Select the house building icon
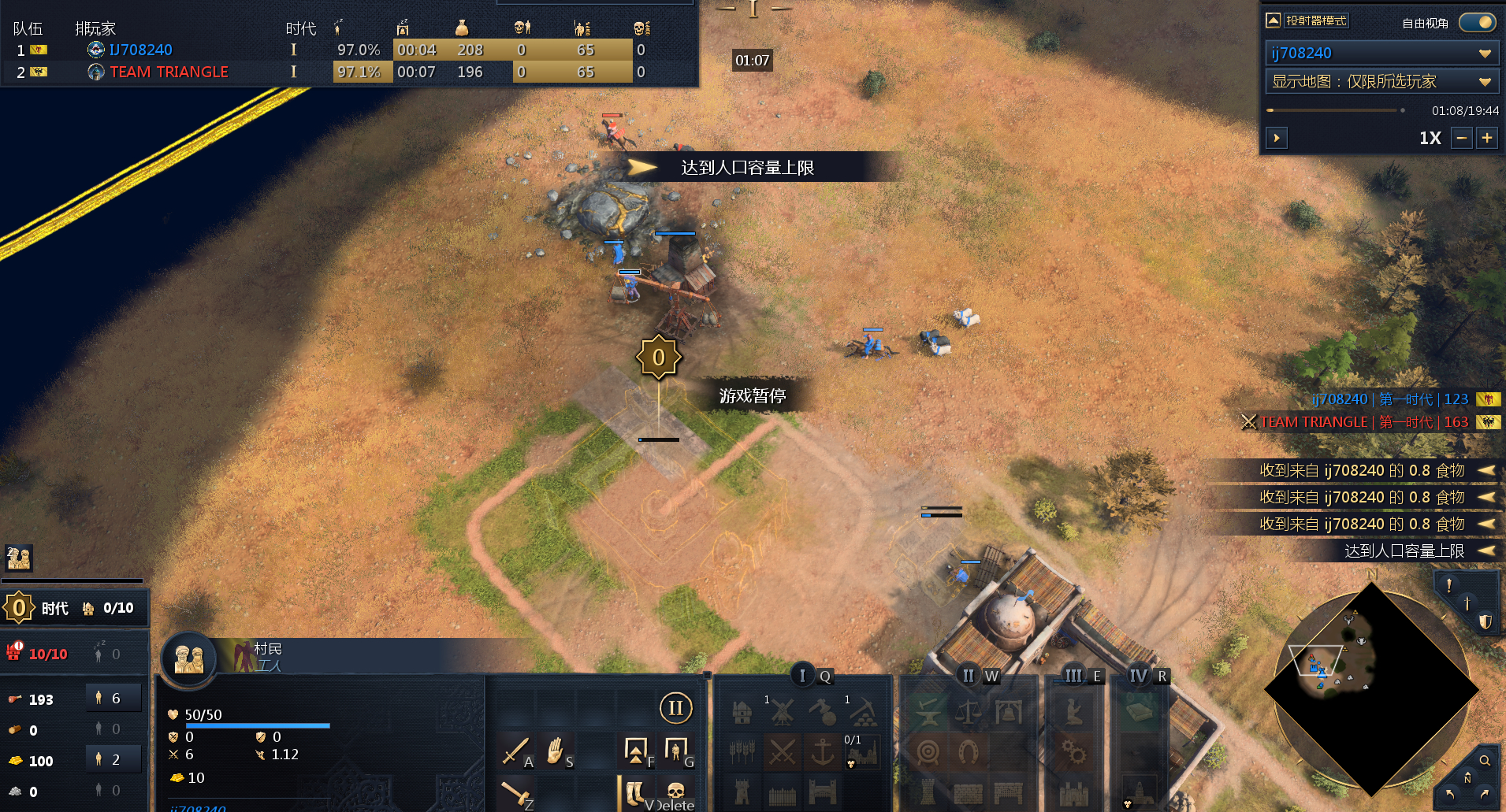 tap(742, 712)
